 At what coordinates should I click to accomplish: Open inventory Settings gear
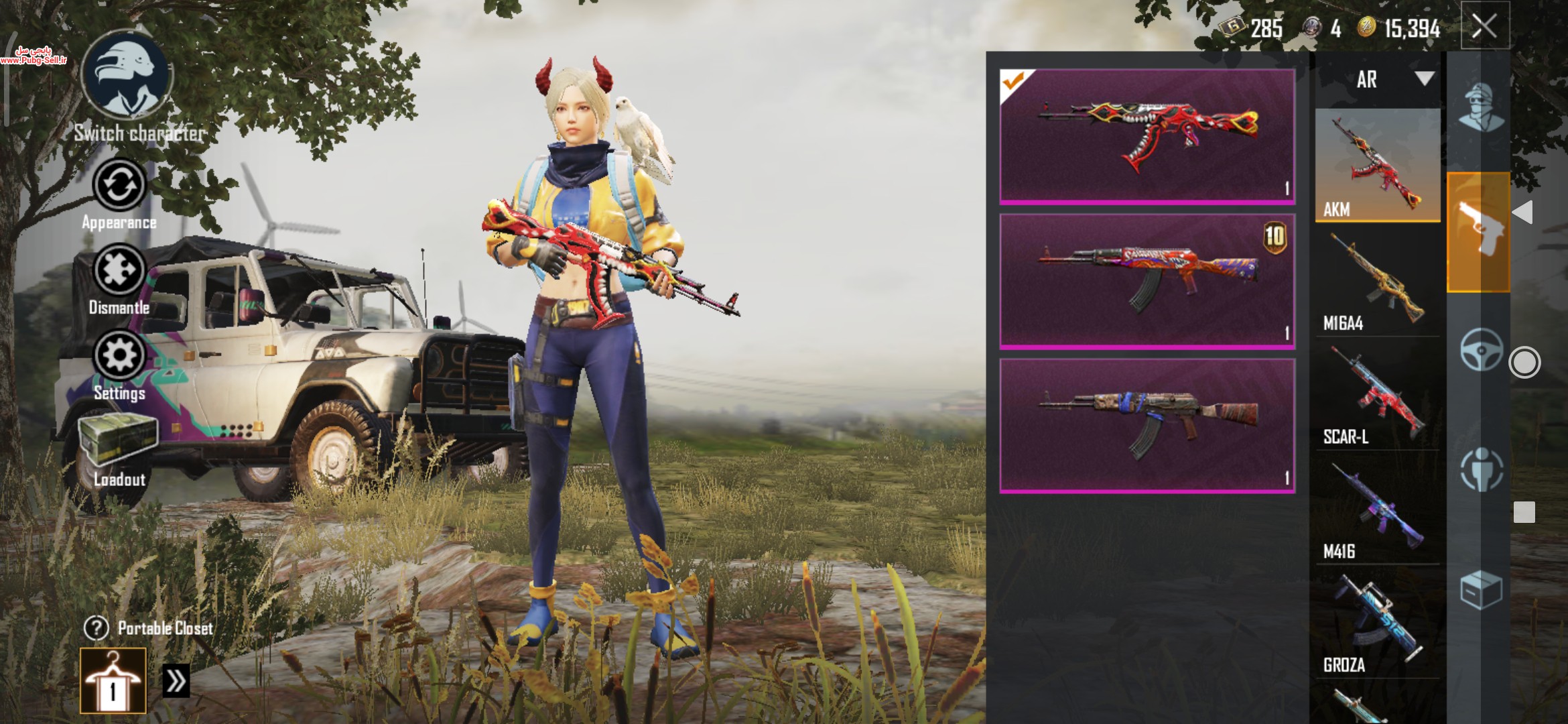point(119,355)
